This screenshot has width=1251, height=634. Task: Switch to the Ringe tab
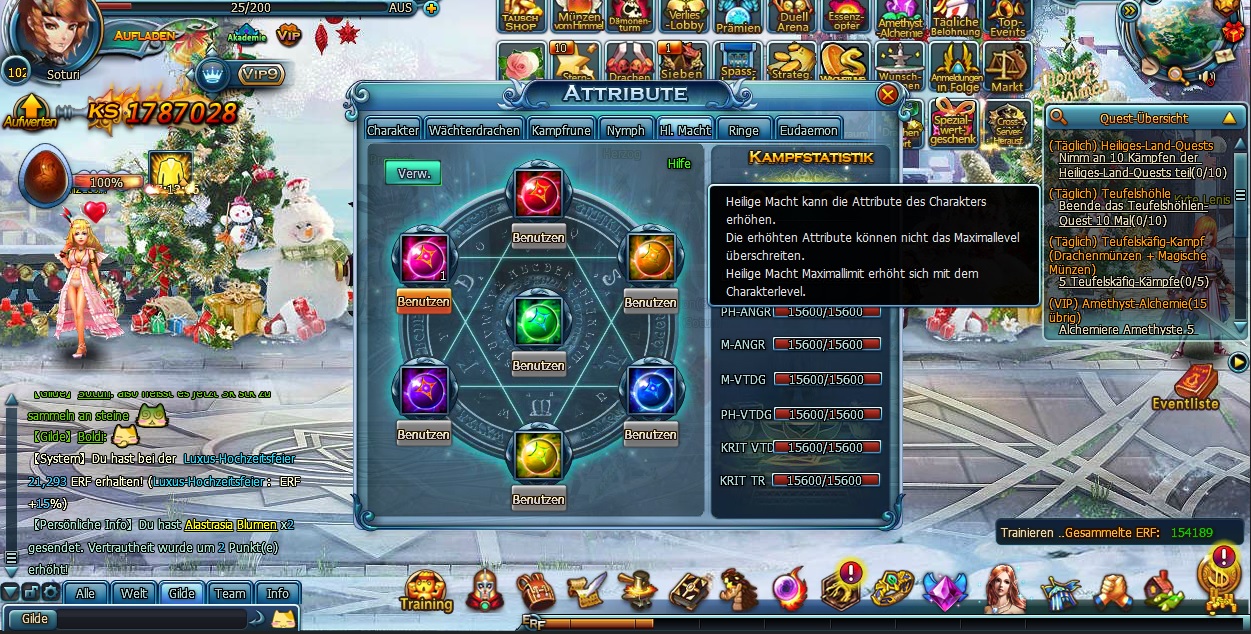click(744, 130)
